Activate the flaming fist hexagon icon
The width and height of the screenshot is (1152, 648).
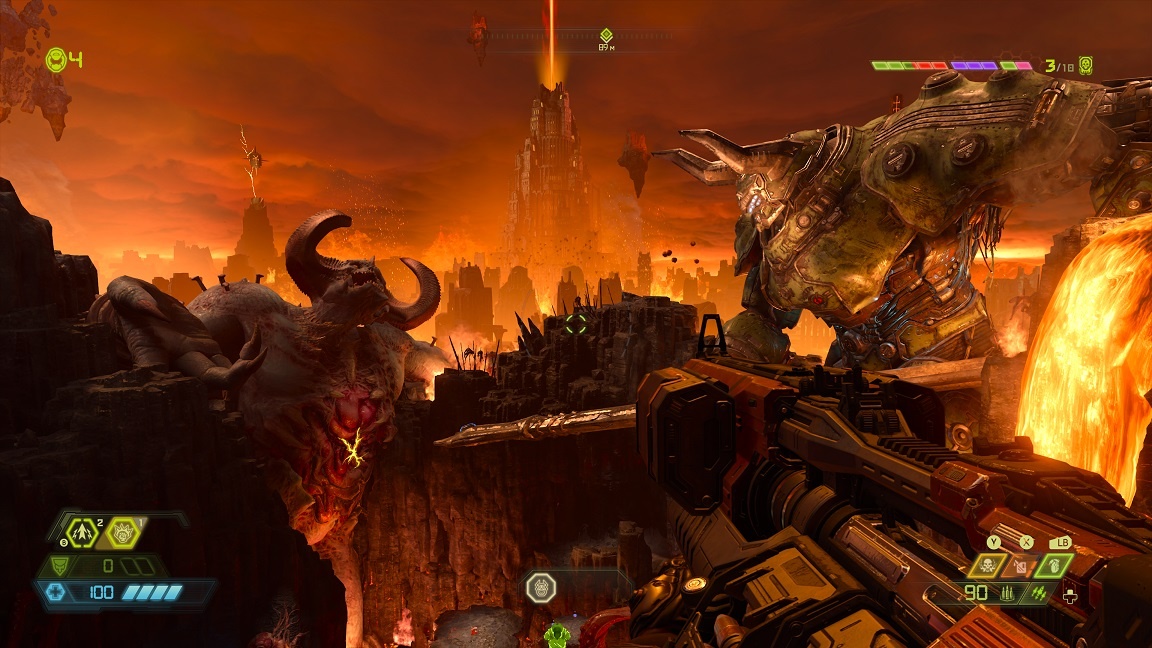click(122, 531)
